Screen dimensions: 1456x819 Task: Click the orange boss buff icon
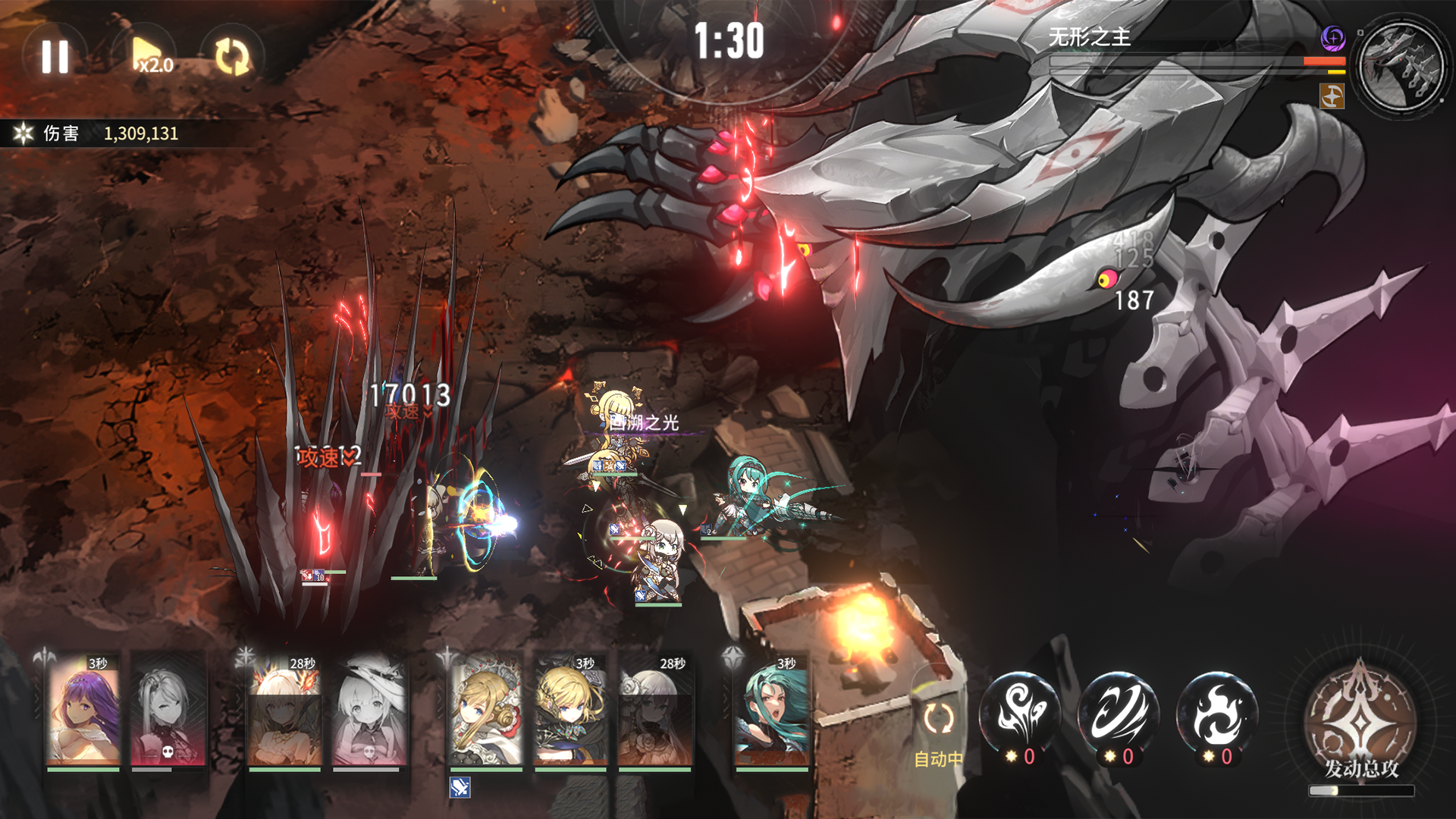pos(1332,96)
